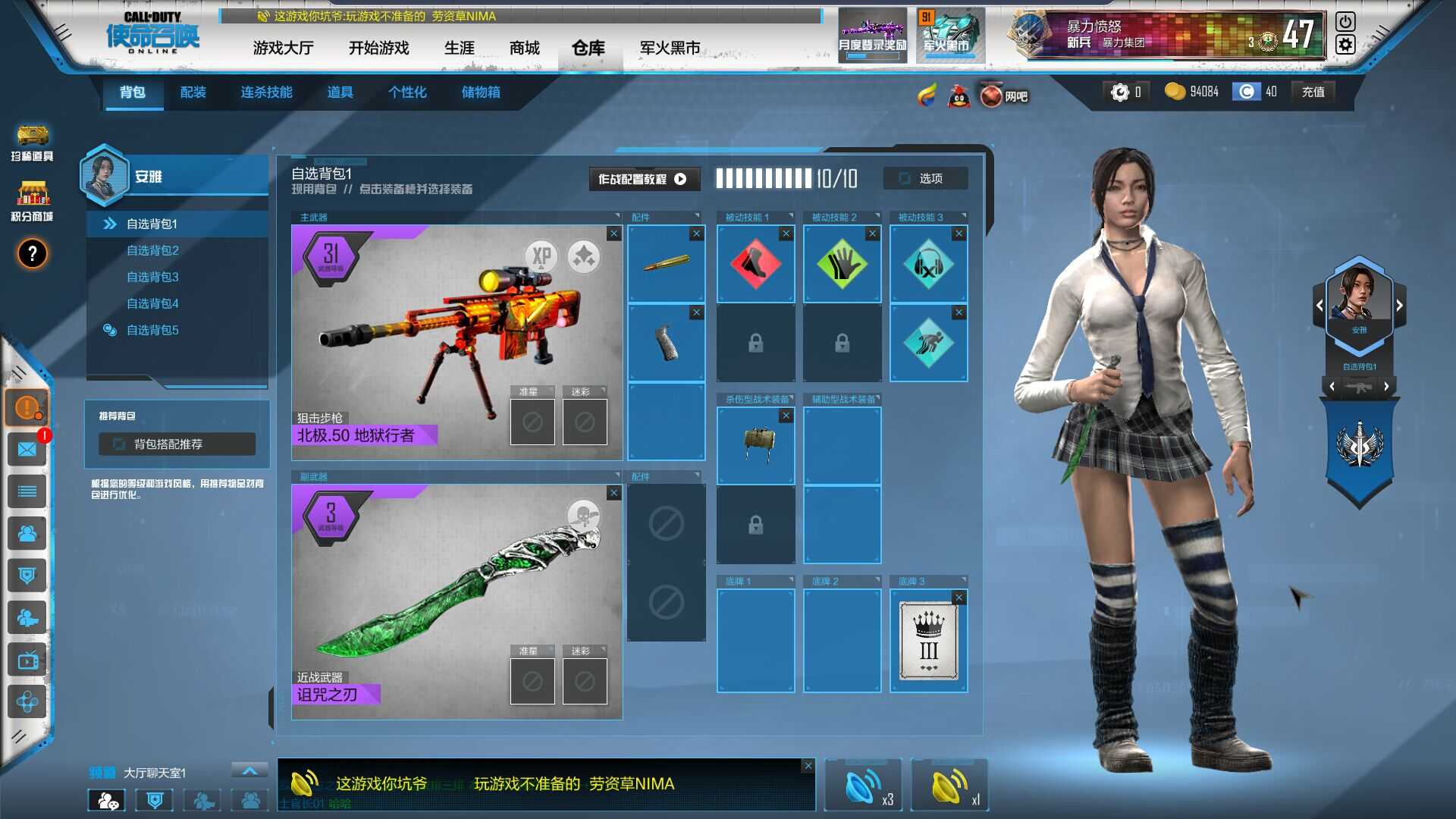The height and width of the screenshot is (819, 1456).
Task: Open the orange question mark help icon
Action: click(x=32, y=254)
